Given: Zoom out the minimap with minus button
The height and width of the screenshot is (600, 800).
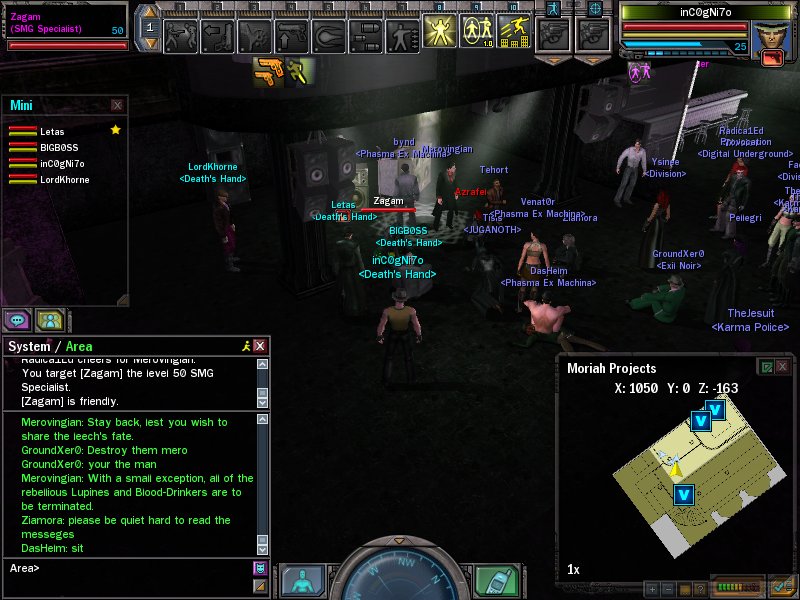Looking at the screenshot, I should 669,589.
